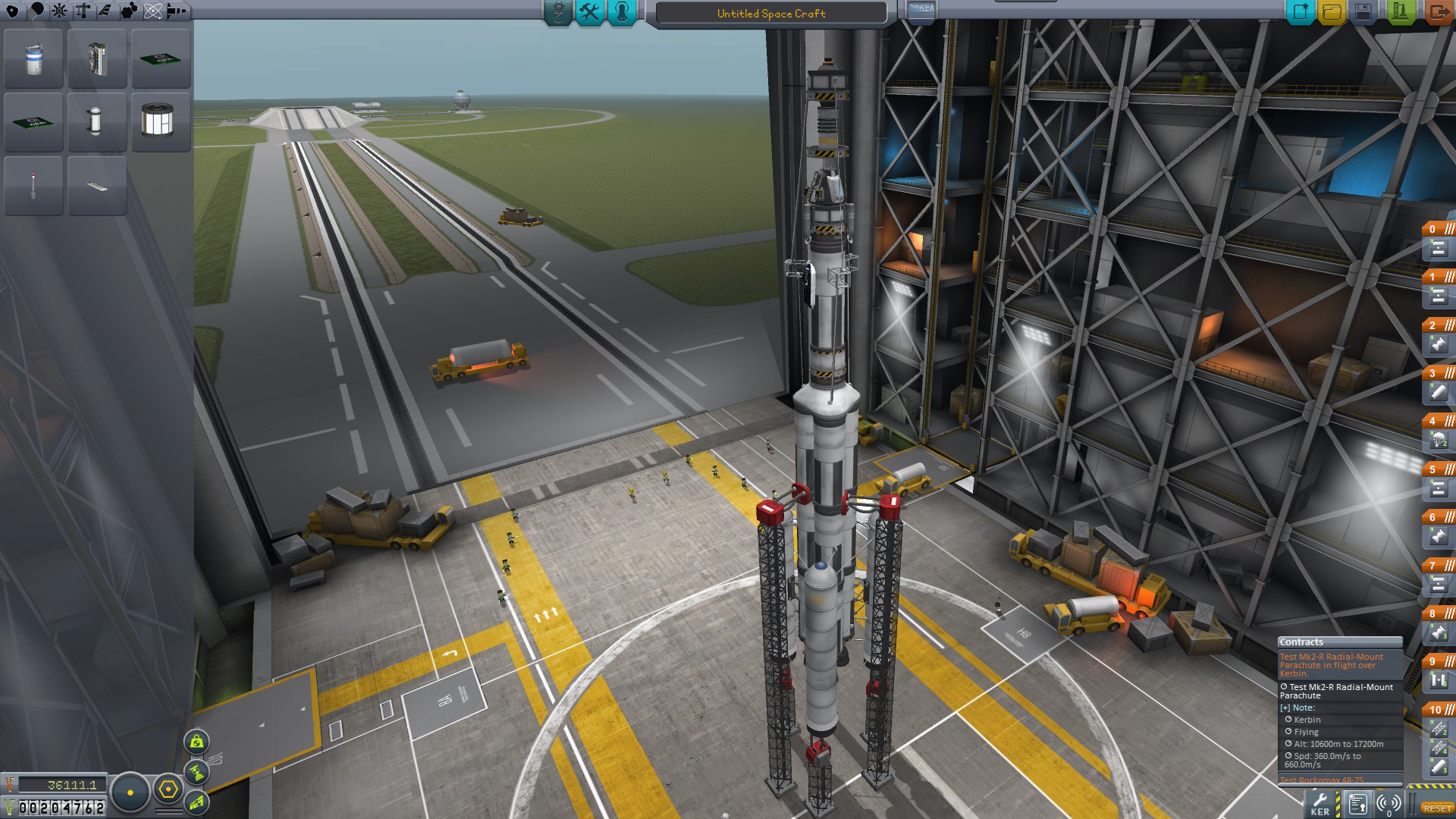Reset staging with the RESET button
This screenshot has height=819, width=1456.
pyautogui.click(x=1437, y=808)
